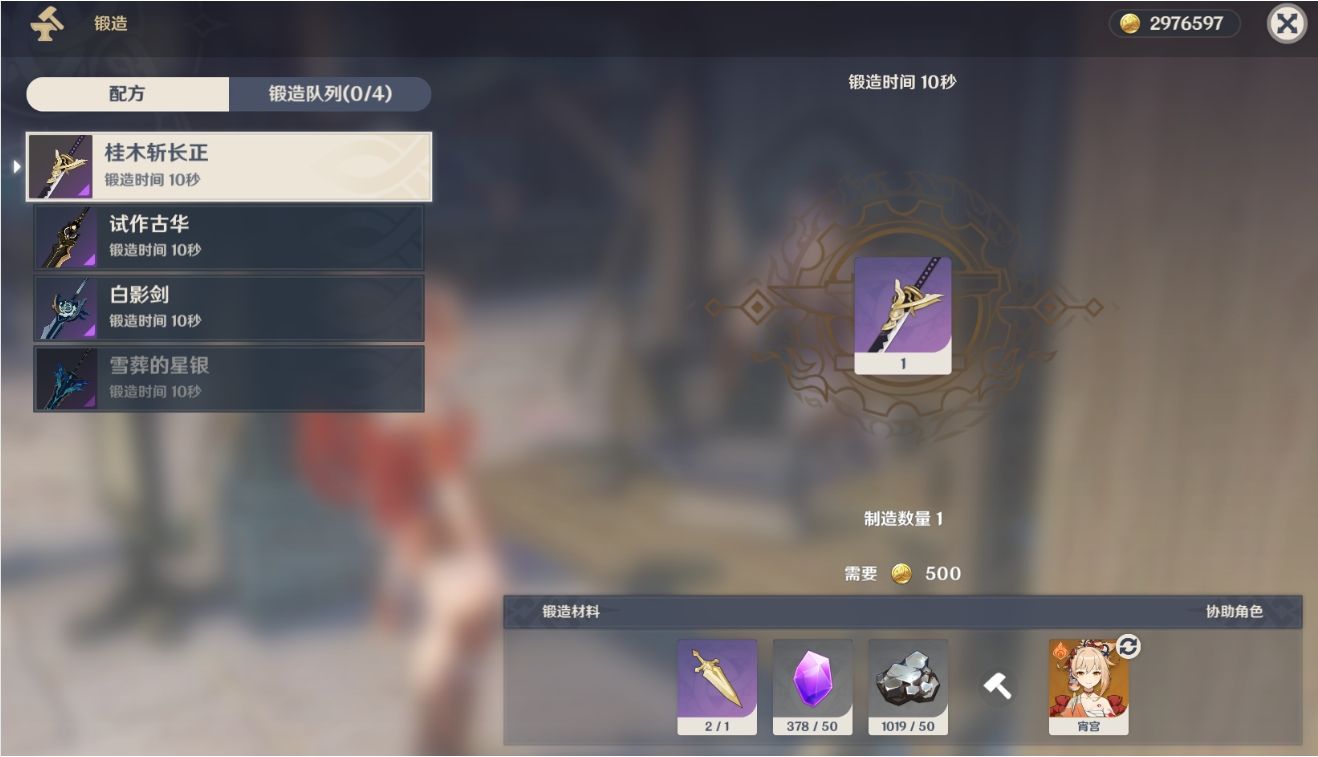Image resolution: width=1318 pixels, height=757 pixels.
Task: Select the weapon billet material icon showing 2/1
Action: coord(717,685)
